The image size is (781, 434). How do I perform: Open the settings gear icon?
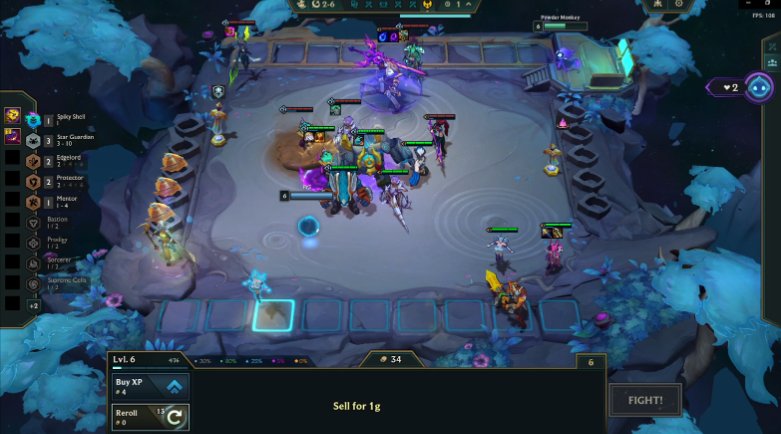coord(680,5)
